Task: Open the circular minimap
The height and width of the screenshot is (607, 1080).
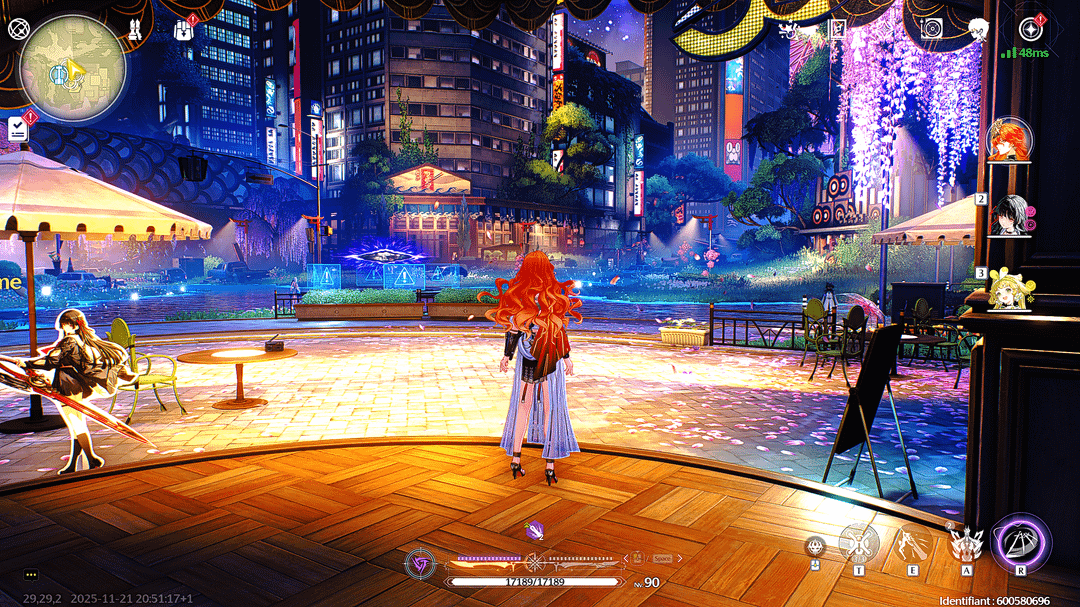Action: pyautogui.click(x=73, y=67)
